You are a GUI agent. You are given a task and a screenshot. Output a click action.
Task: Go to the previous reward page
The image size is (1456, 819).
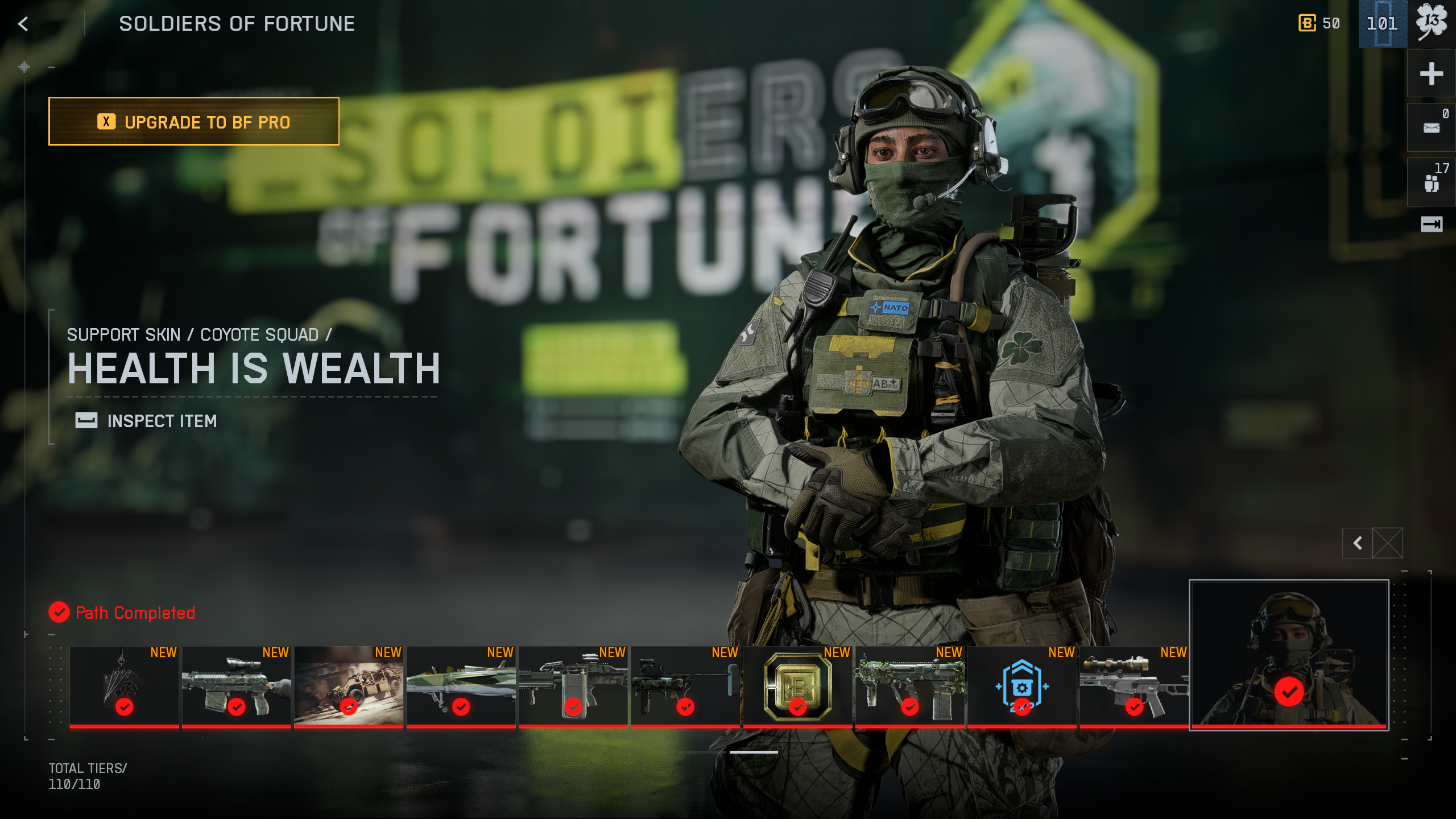pyautogui.click(x=1358, y=543)
